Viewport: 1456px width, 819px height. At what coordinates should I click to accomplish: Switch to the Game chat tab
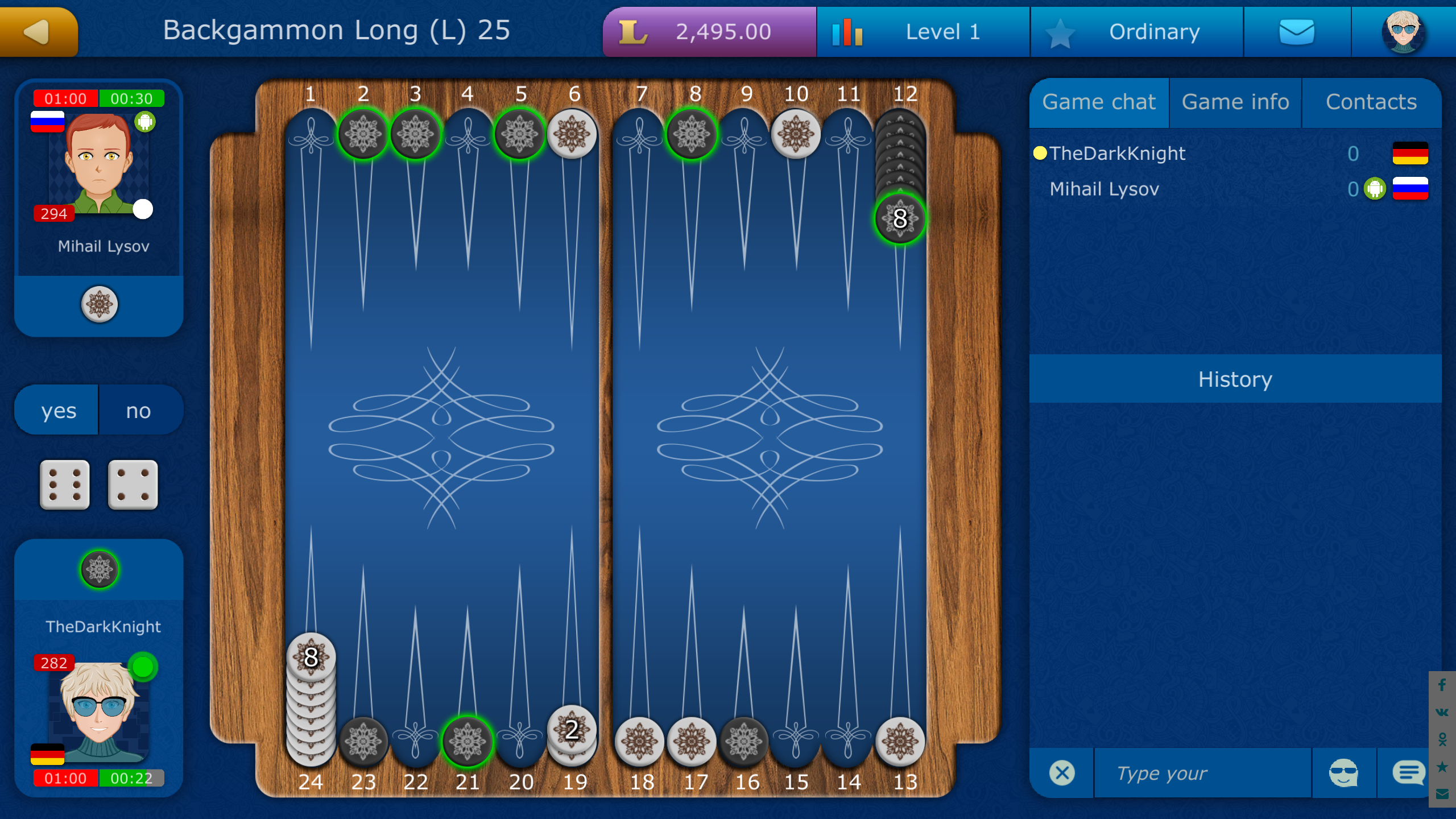(x=1099, y=102)
